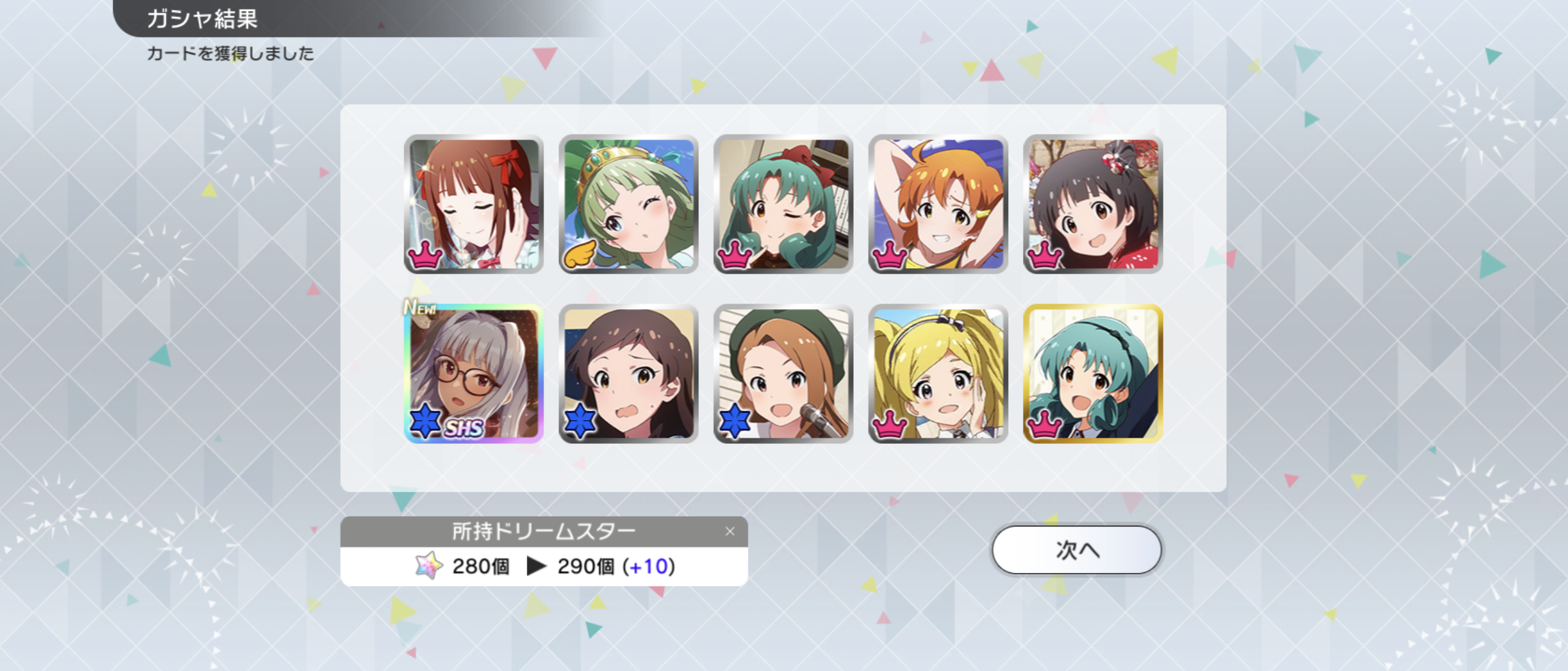This screenshot has height=671, width=1568.
Task: Pick the worried dark-brown-haired girl card
Action: click(628, 373)
